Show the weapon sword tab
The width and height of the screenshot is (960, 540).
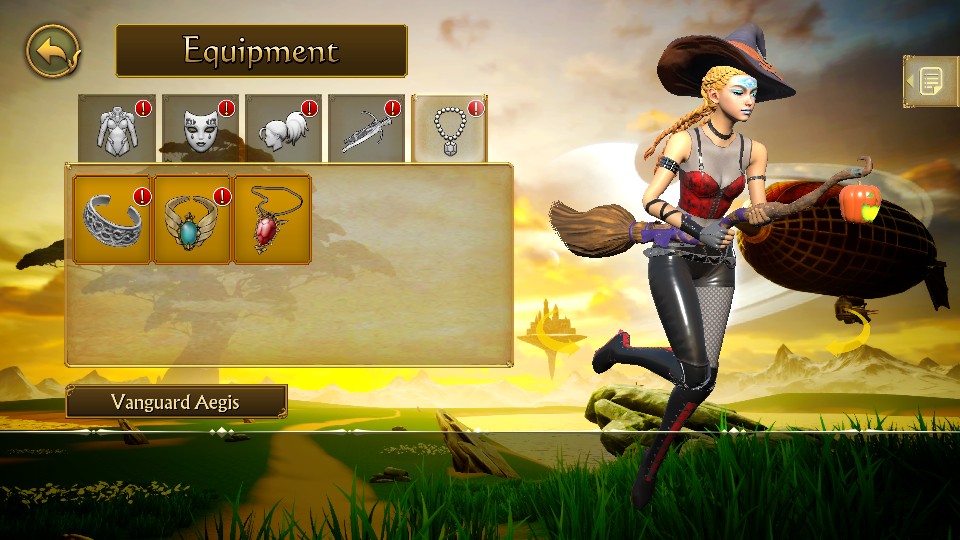(x=366, y=129)
